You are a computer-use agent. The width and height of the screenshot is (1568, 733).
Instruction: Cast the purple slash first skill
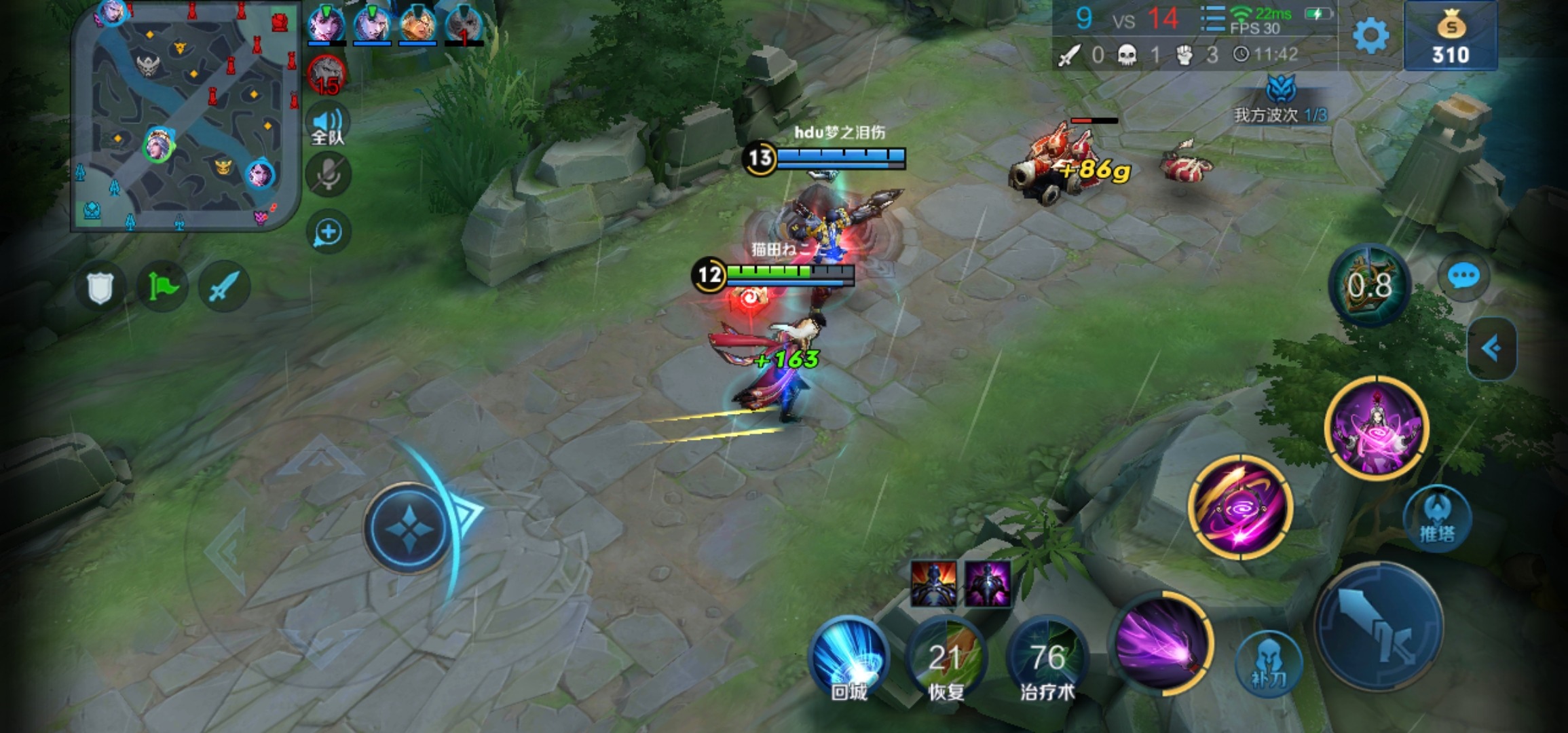pyautogui.click(x=1161, y=643)
